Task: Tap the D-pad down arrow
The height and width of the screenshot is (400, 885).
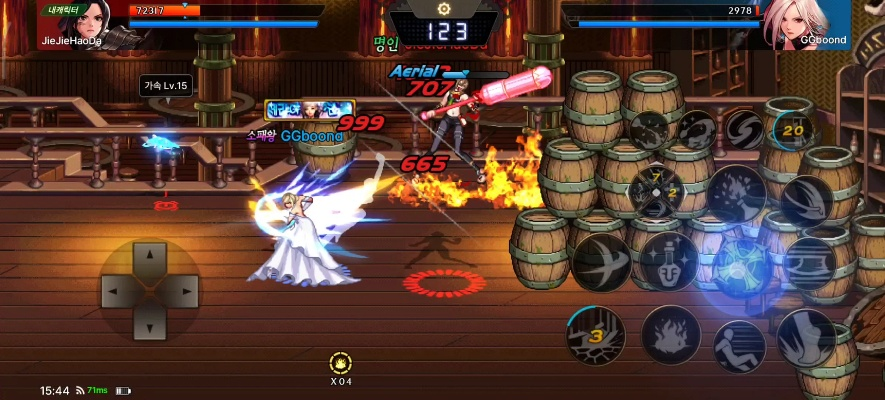Action: coord(149,324)
